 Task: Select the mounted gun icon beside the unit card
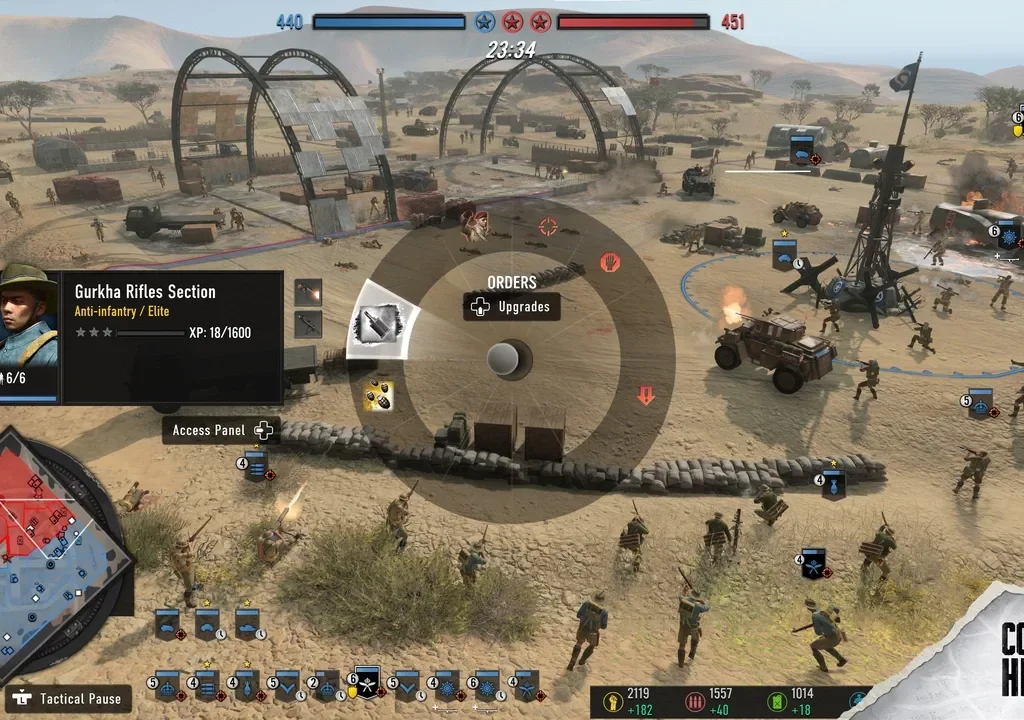308,324
